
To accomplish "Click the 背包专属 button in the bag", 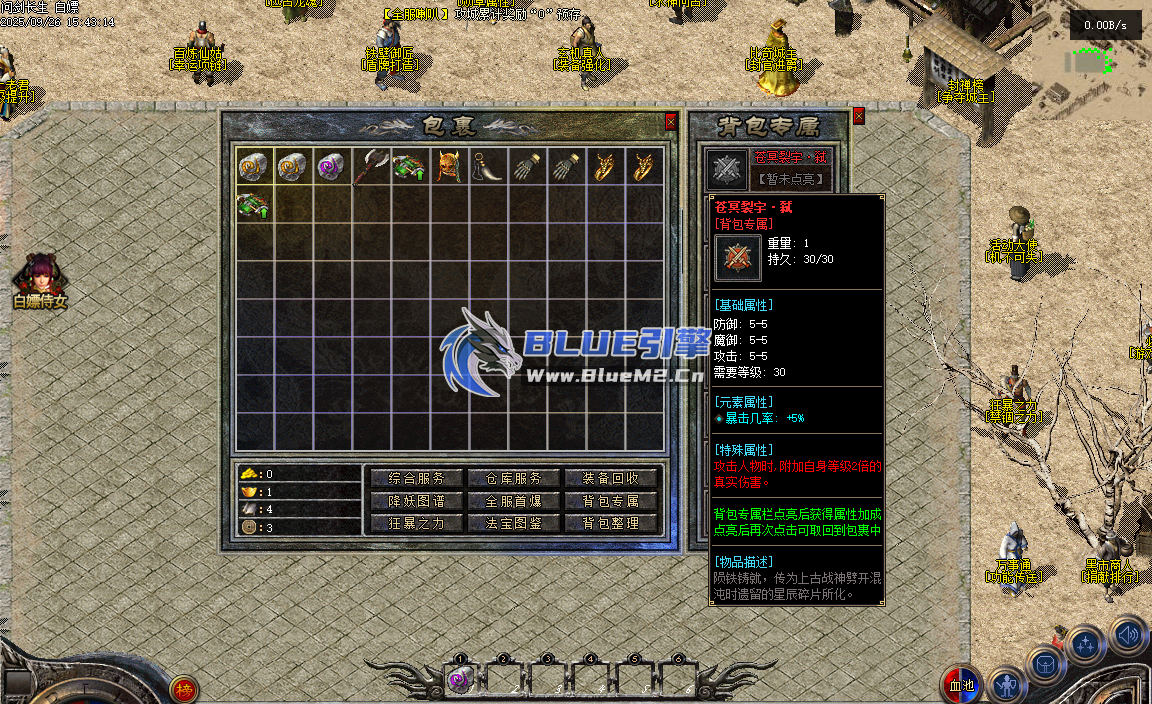I will [611, 501].
